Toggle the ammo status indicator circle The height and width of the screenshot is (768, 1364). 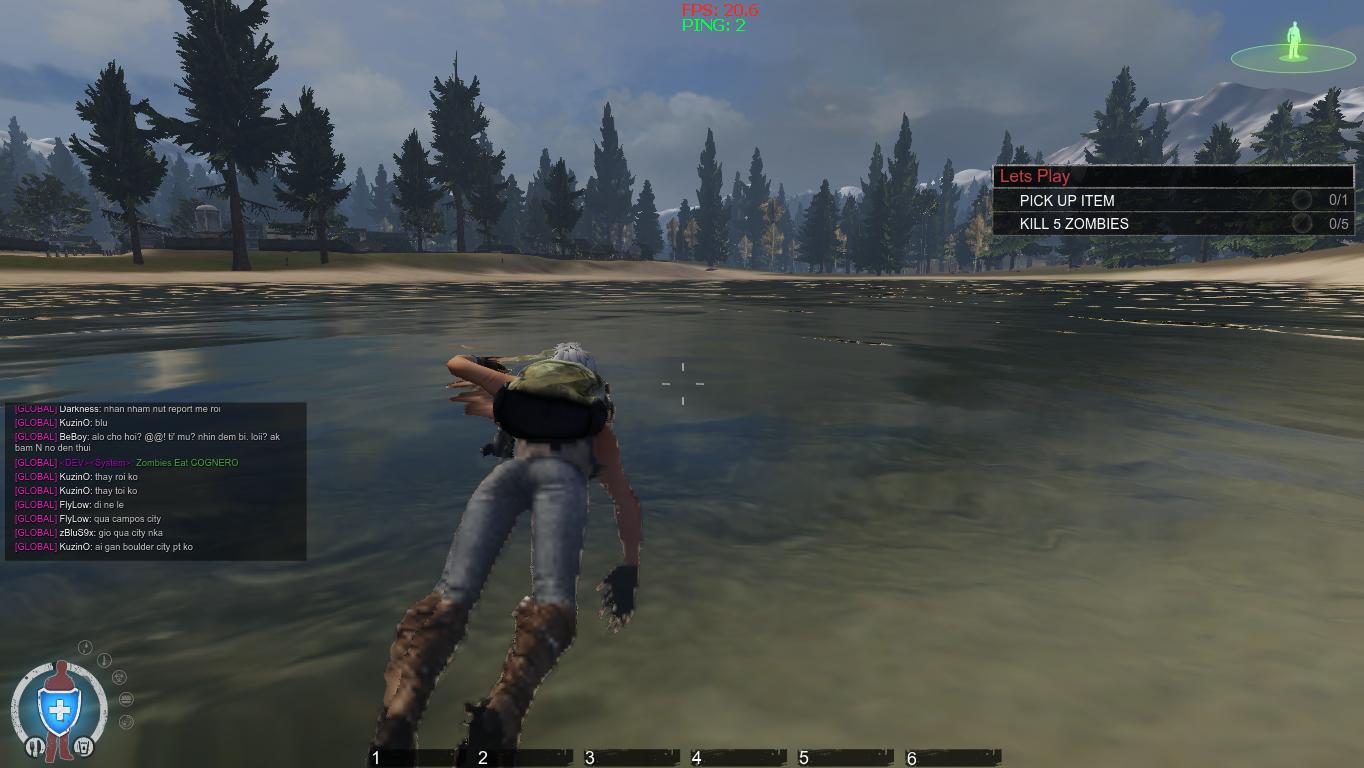point(126,699)
